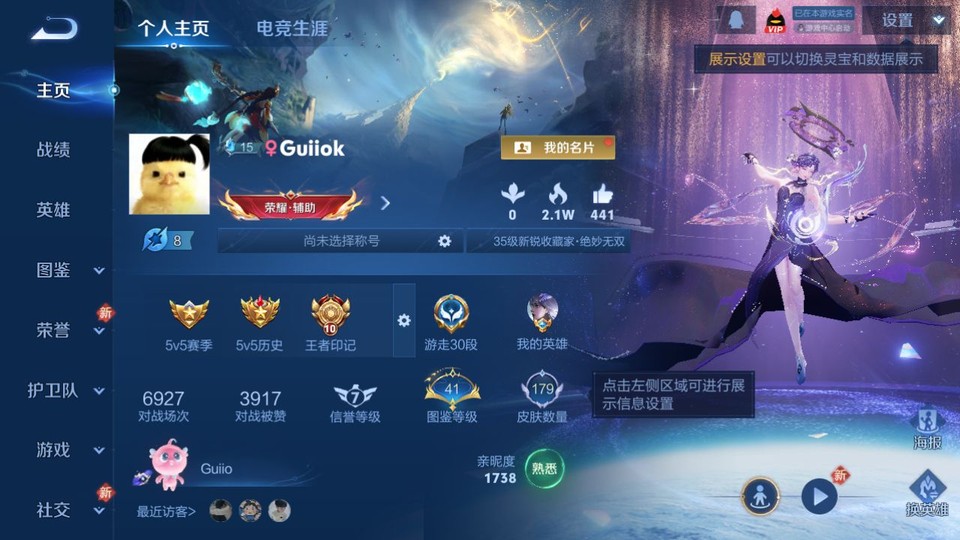Open the 荣誉 sidebar section
Screen dimensions: 960x540
[x=68, y=330]
